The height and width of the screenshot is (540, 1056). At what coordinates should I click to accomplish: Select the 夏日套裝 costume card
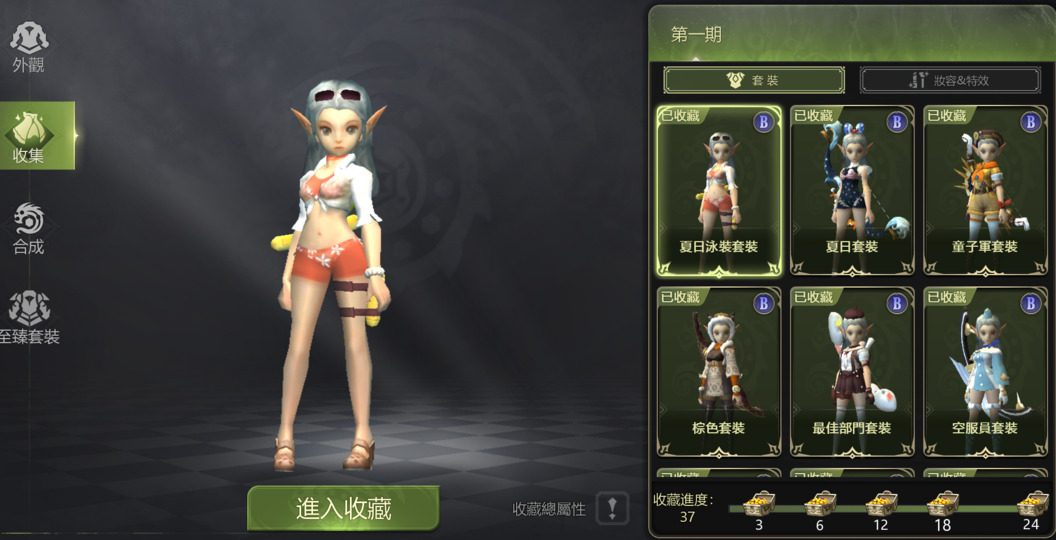(x=852, y=190)
